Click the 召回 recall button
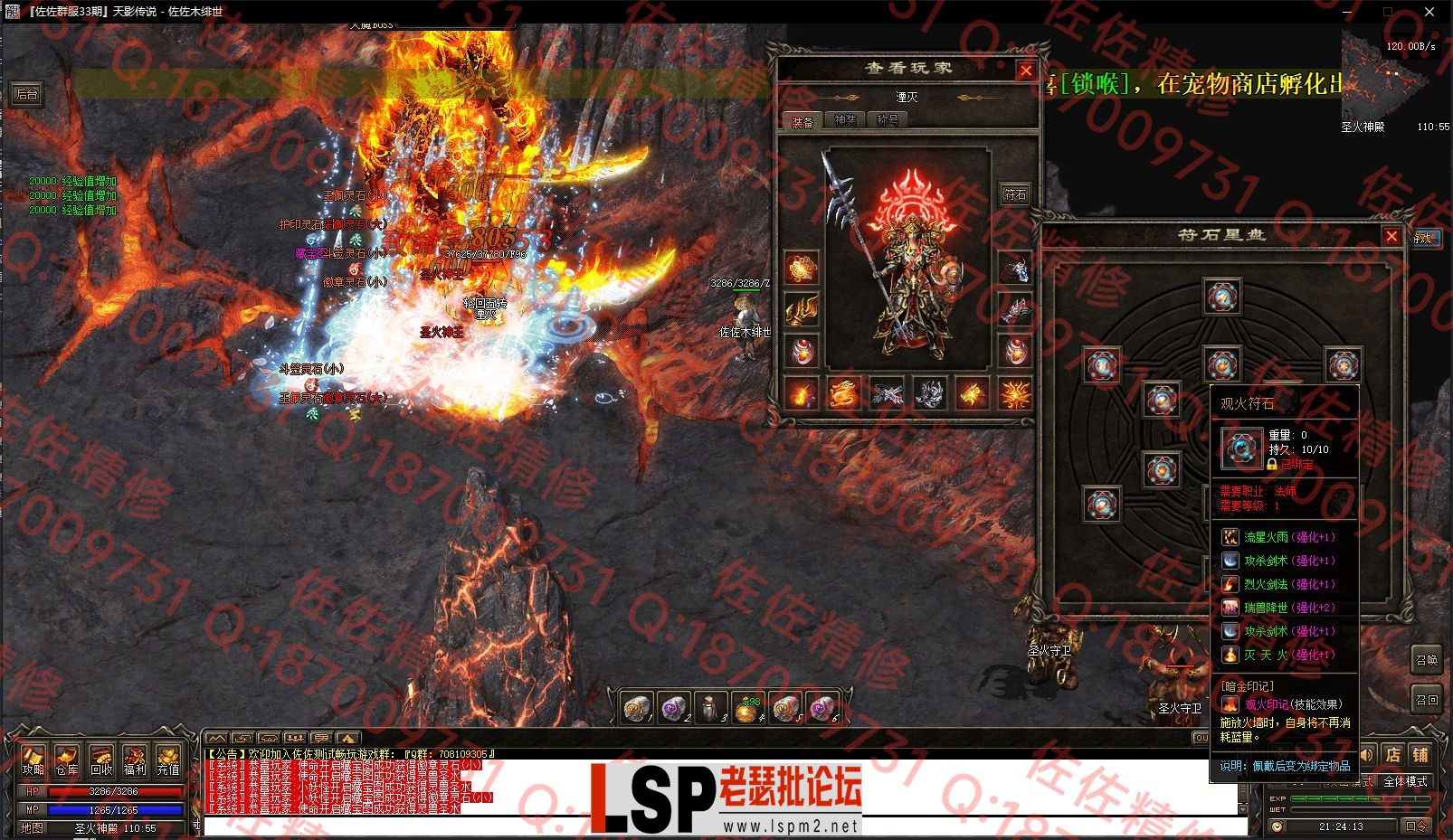 1427,699
